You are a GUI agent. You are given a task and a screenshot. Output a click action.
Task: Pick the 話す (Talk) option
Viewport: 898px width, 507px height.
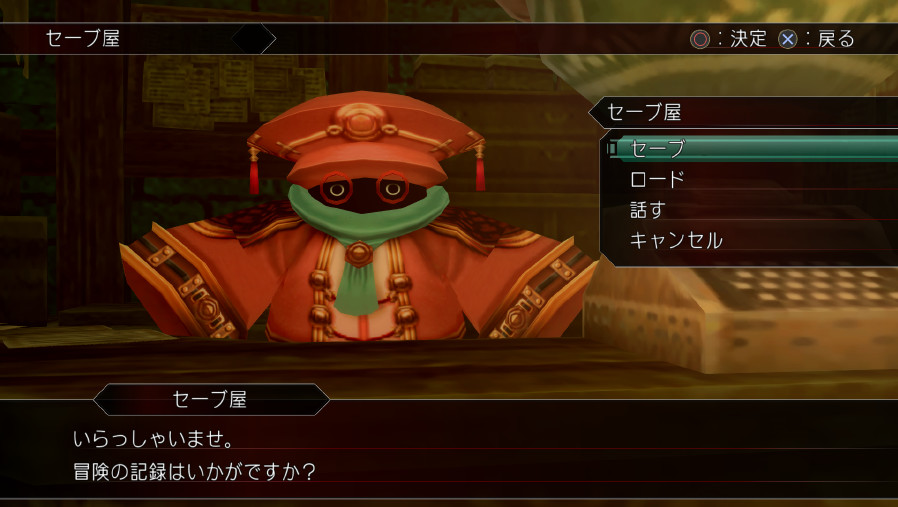tap(647, 210)
